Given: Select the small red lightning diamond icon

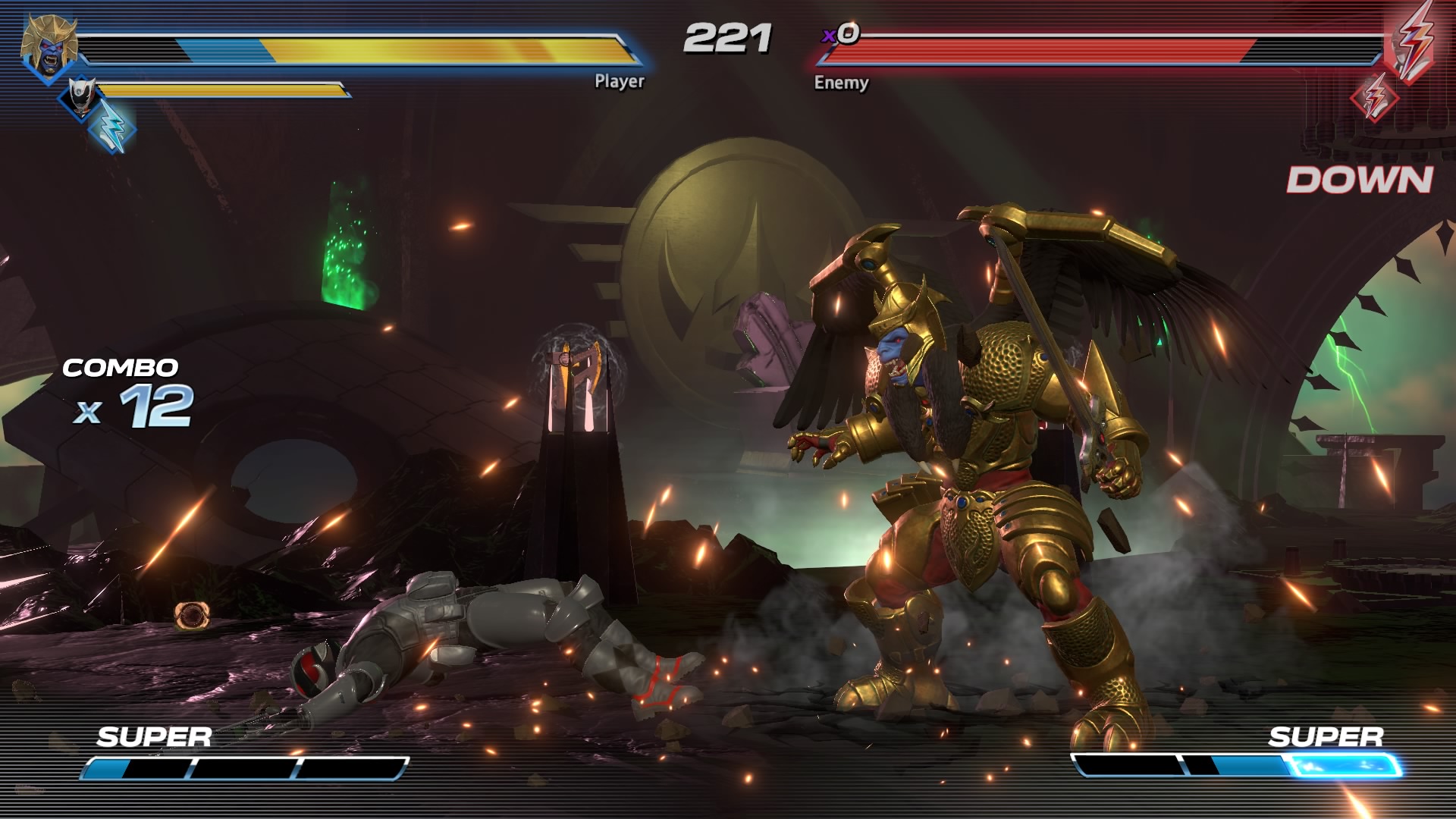Looking at the screenshot, I should click(x=1375, y=97).
